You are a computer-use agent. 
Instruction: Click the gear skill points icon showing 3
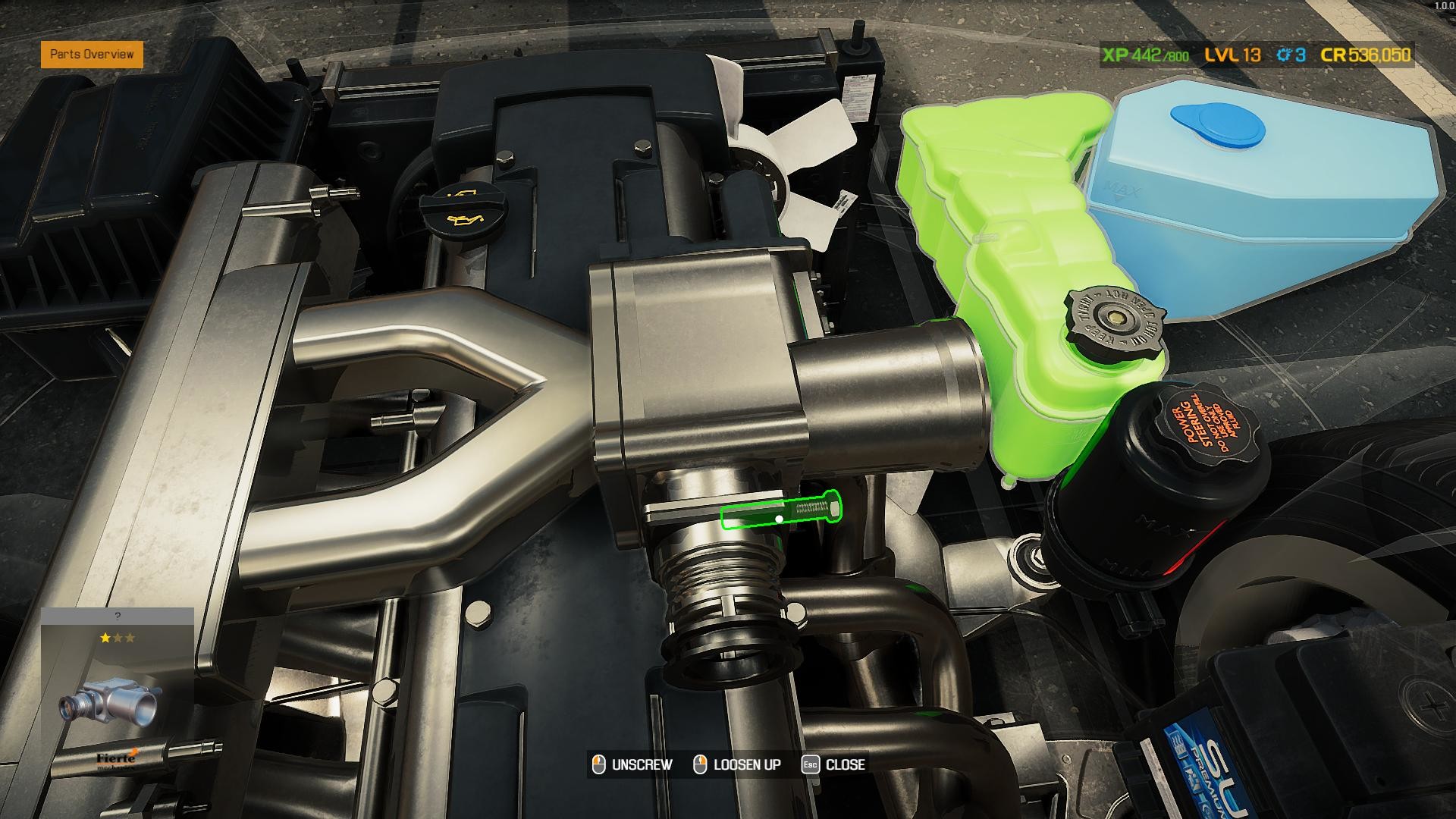(x=1285, y=55)
